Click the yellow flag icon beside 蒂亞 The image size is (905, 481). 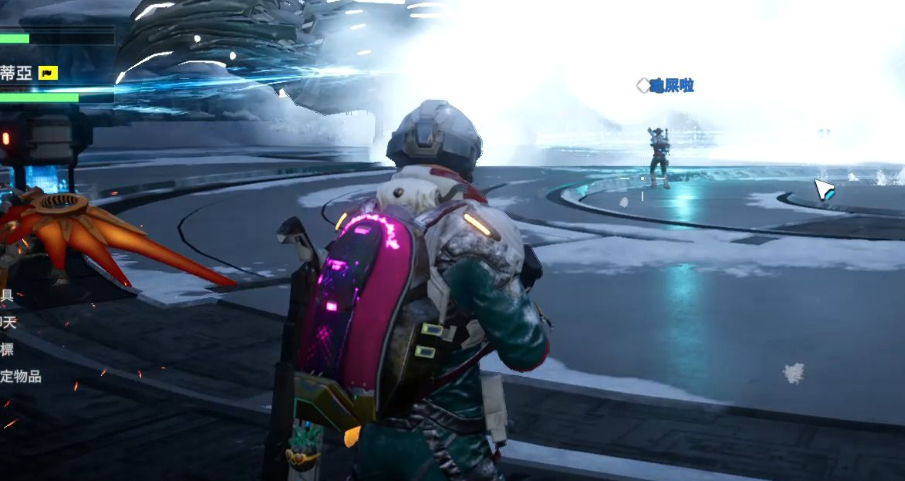coord(48,73)
